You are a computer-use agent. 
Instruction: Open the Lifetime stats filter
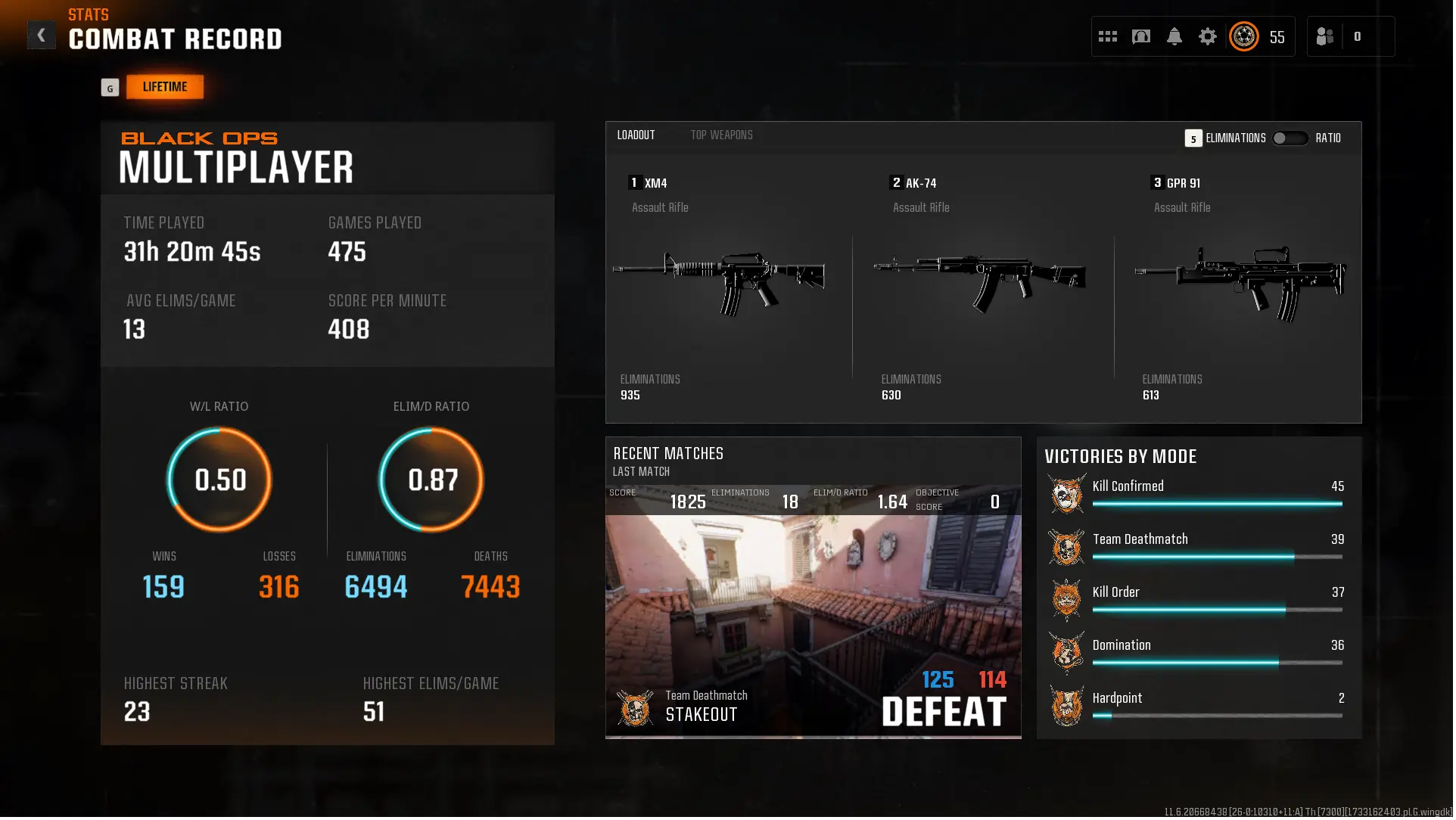pyautogui.click(x=164, y=86)
